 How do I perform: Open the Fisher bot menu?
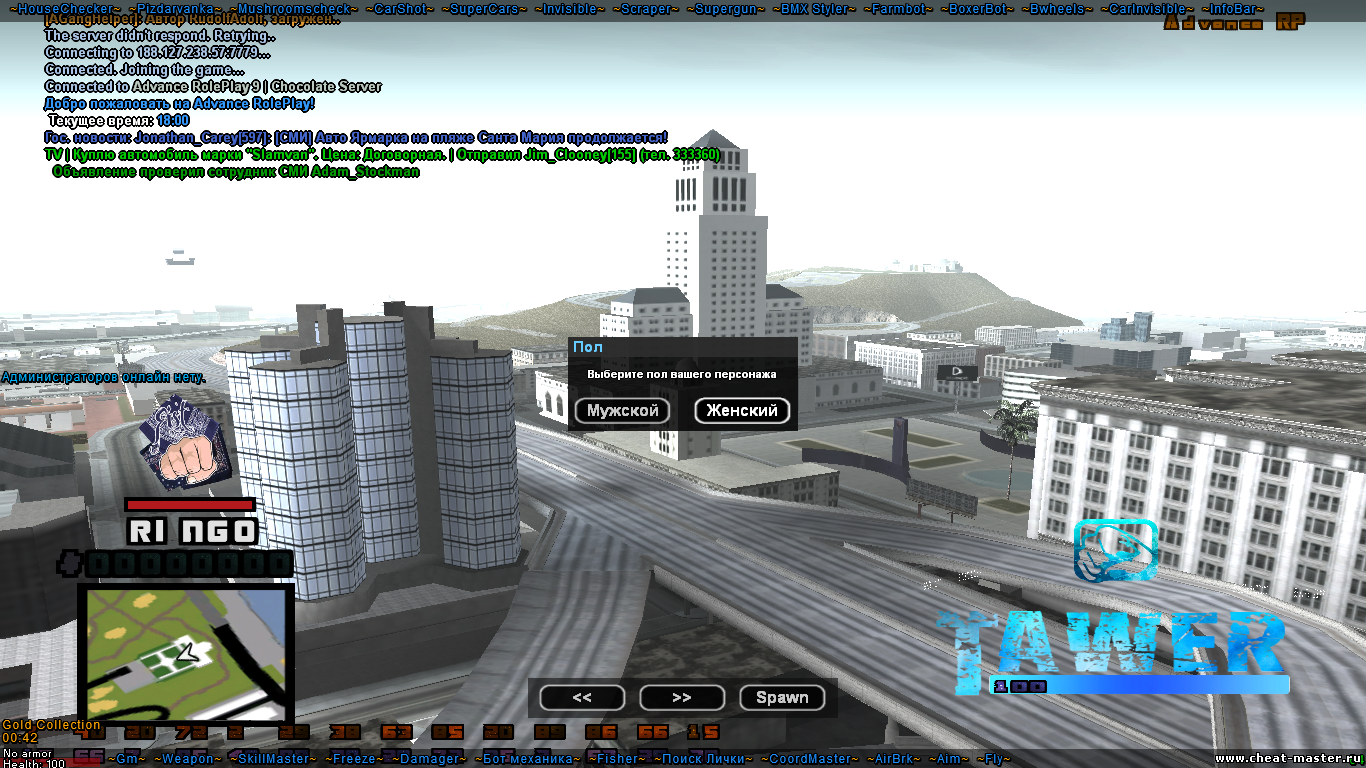click(x=617, y=759)
